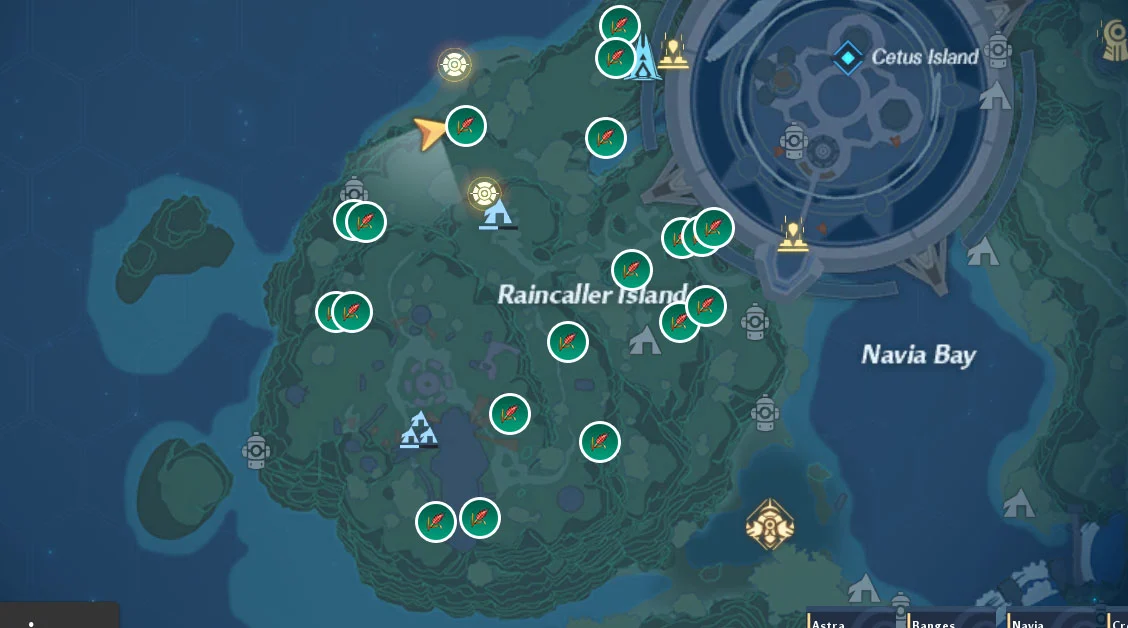Screen dimensions: 1128x628
Task: Select the Navia region tab
Action: pos(1030,622)
